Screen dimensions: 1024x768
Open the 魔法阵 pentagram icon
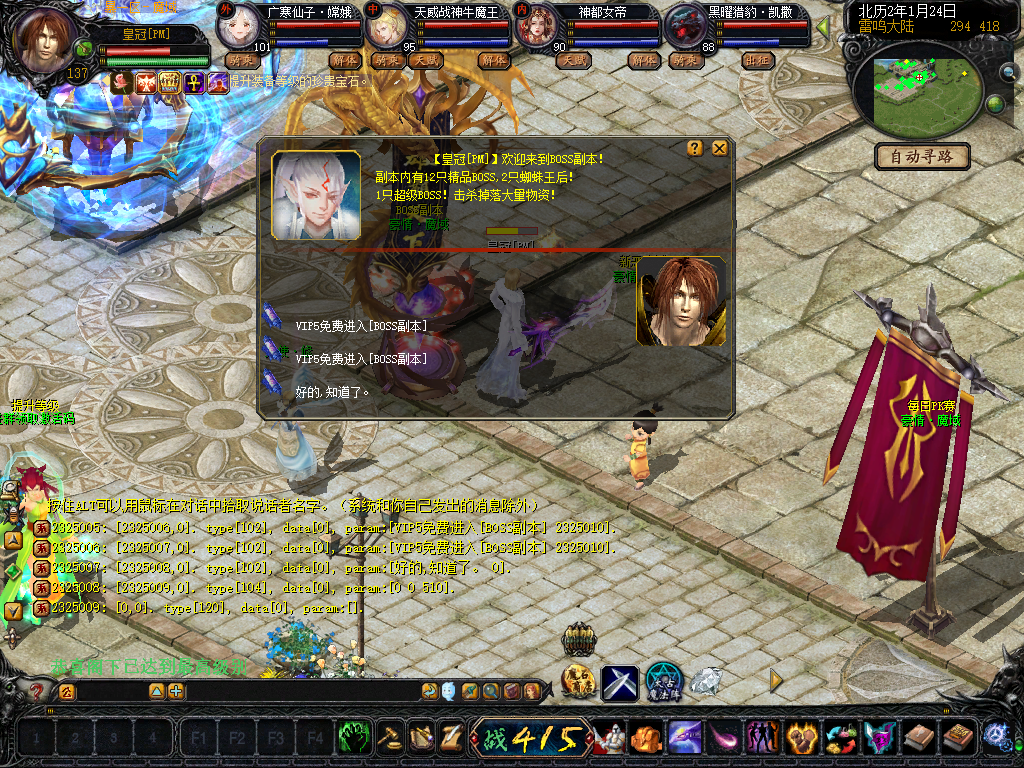point(663,682)
